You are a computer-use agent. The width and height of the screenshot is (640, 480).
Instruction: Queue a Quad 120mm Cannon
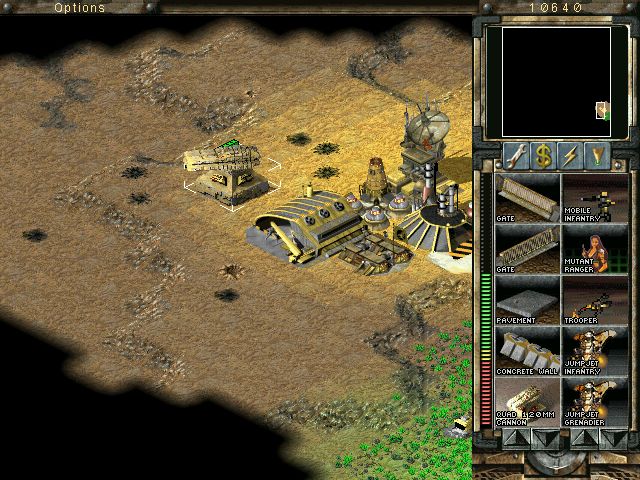click(x=528, y=403)
